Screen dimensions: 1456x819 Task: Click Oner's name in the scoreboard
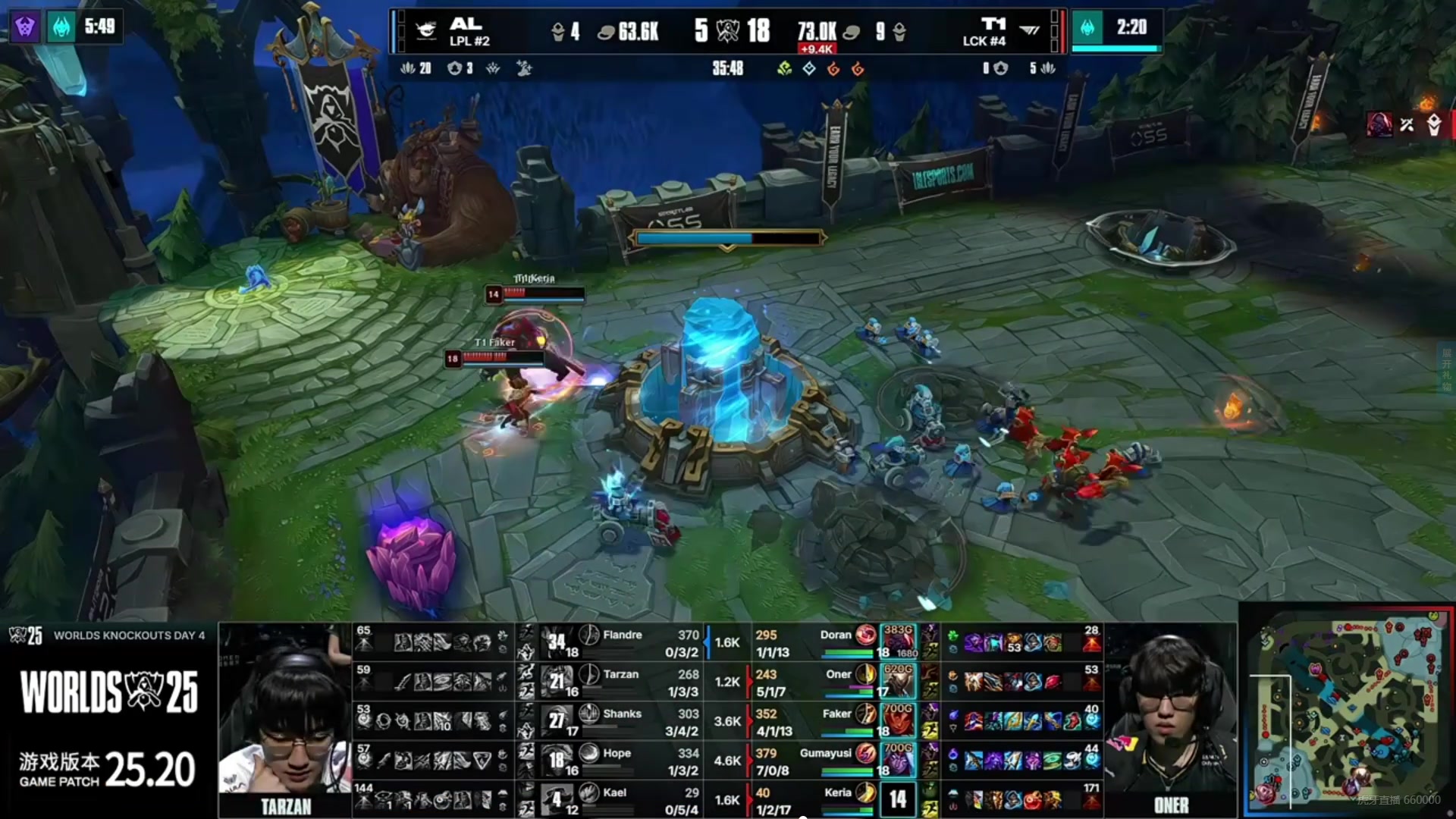pyautogui.click(x=838, y=674)
